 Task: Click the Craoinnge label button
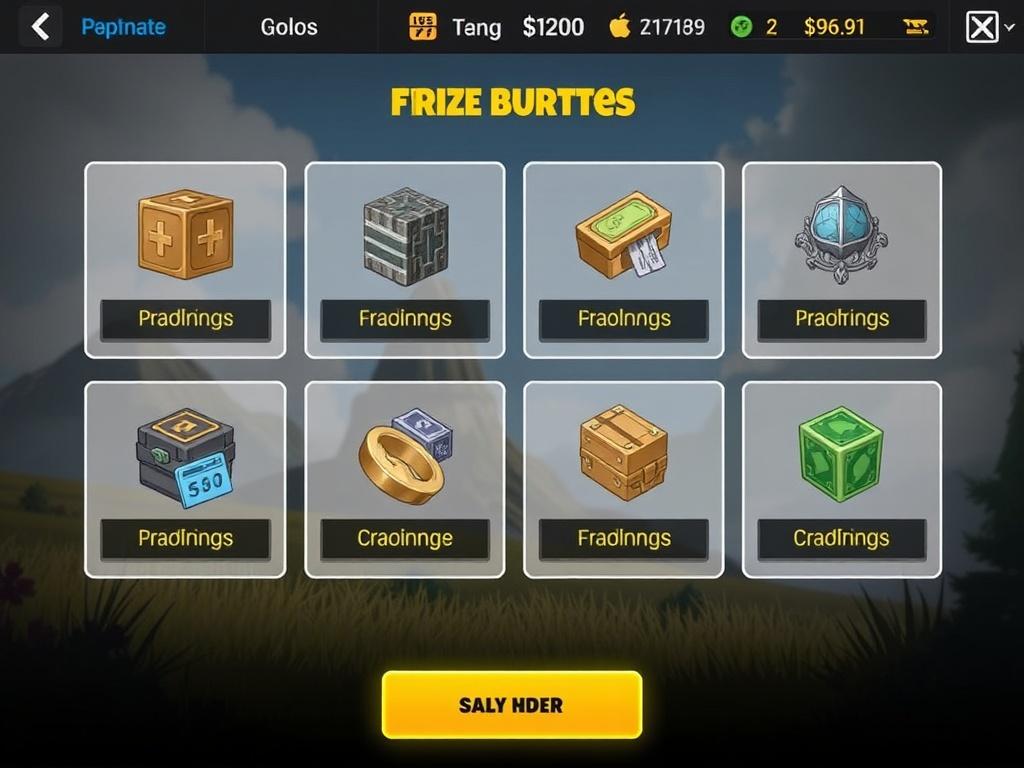(405, 539)
